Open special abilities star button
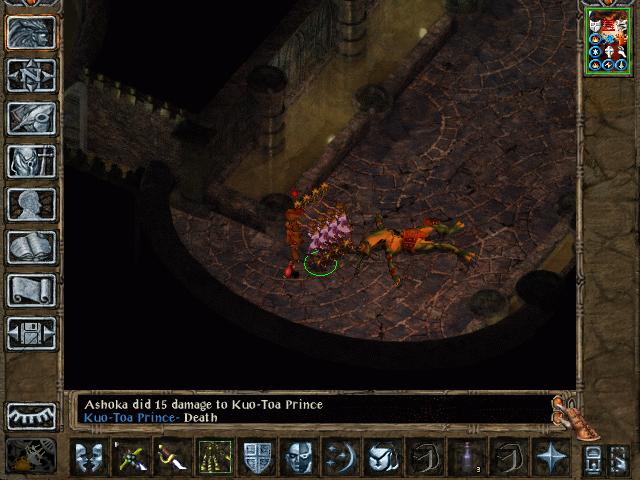This screenshot has height=480, width=640. (x=551, y=458)
